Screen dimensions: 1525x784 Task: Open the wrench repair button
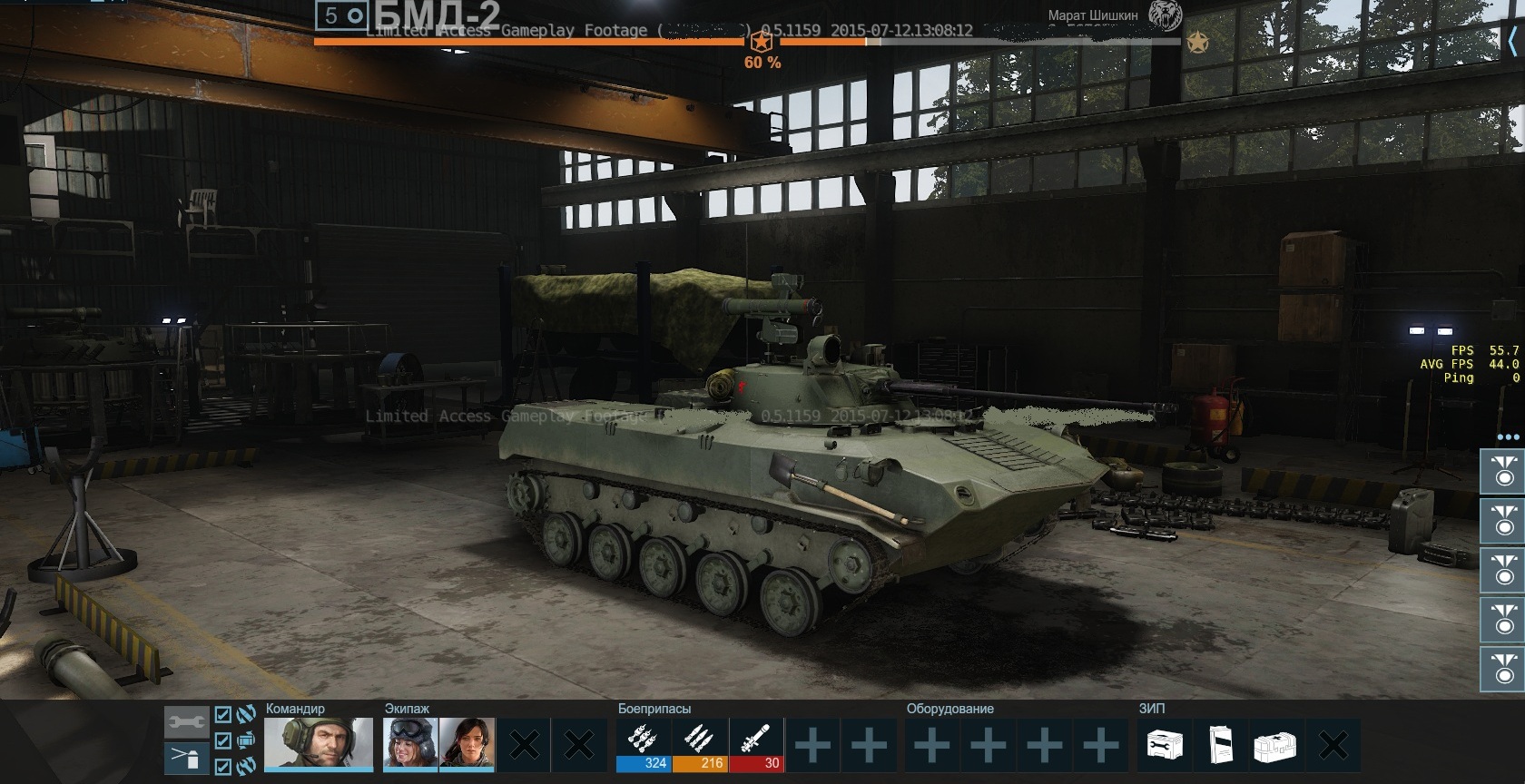(186, 722)
